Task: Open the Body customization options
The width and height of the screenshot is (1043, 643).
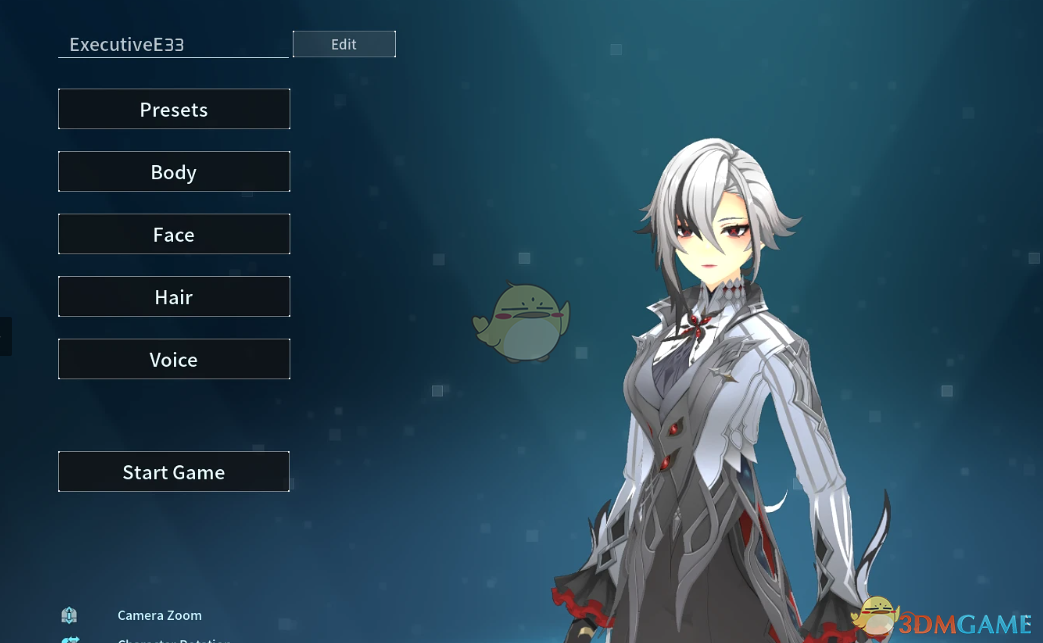Action: point(174,172)
